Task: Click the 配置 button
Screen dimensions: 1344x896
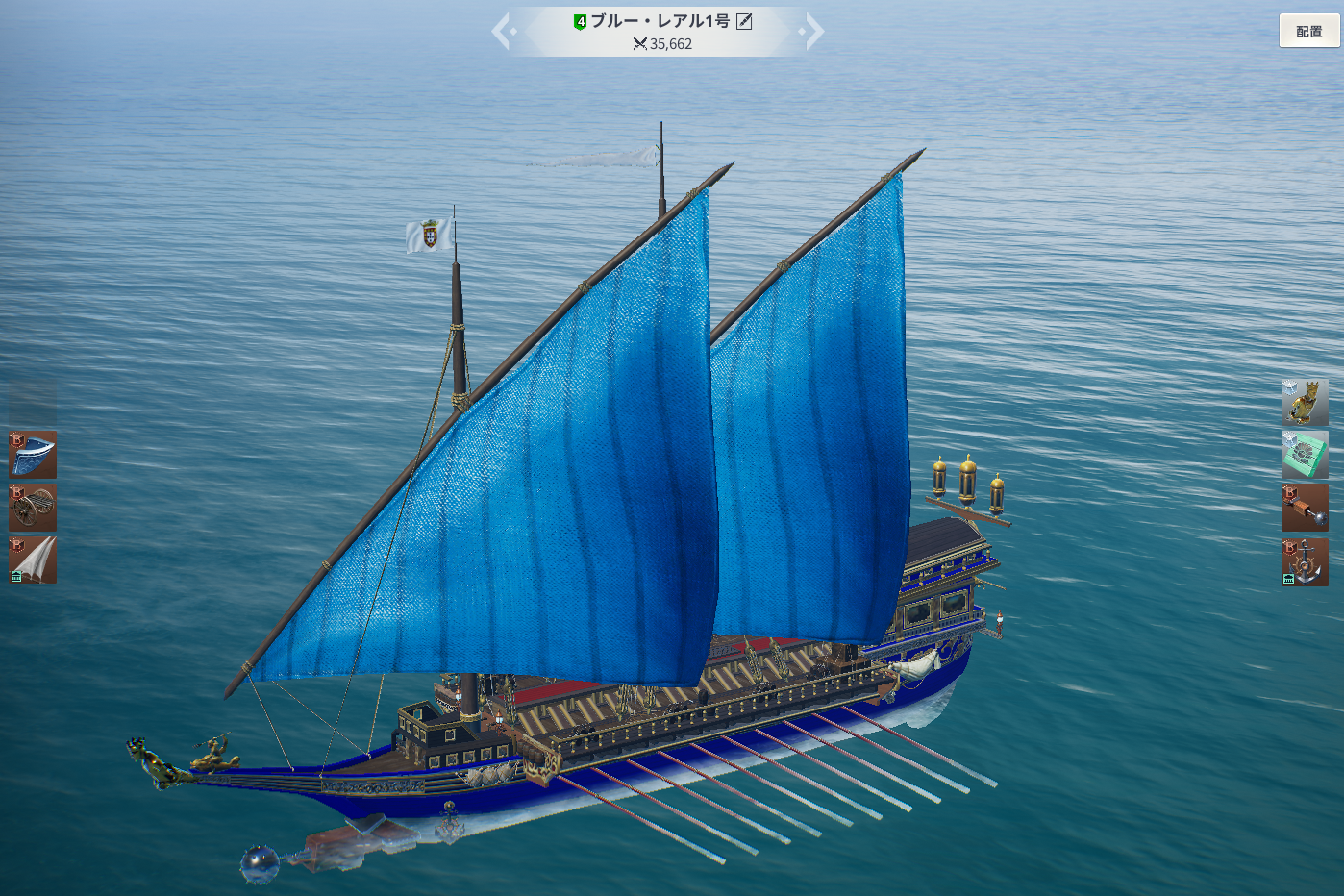Action: (1308, 31)
